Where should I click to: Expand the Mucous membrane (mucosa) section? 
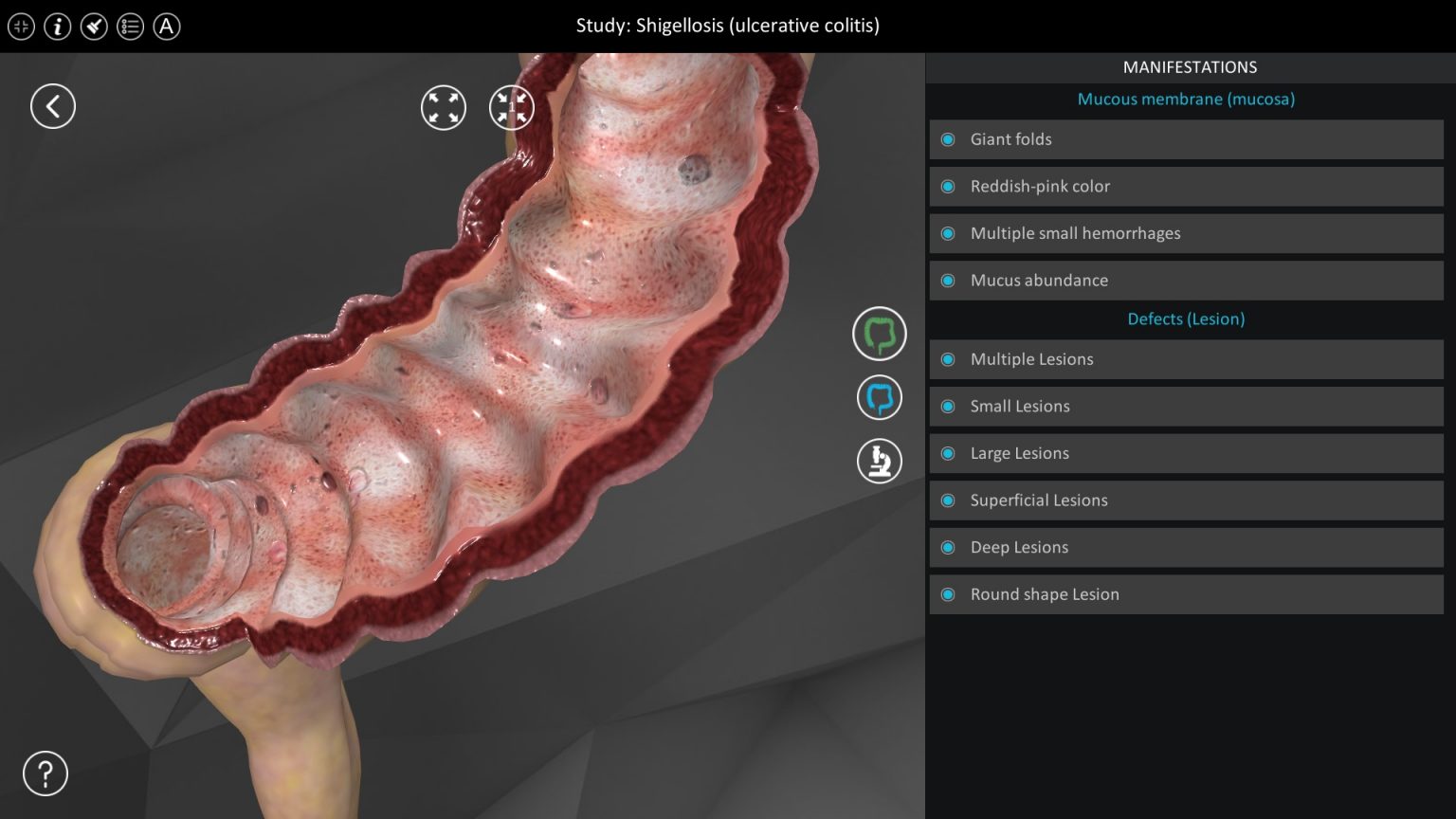tap(1186, 99)
